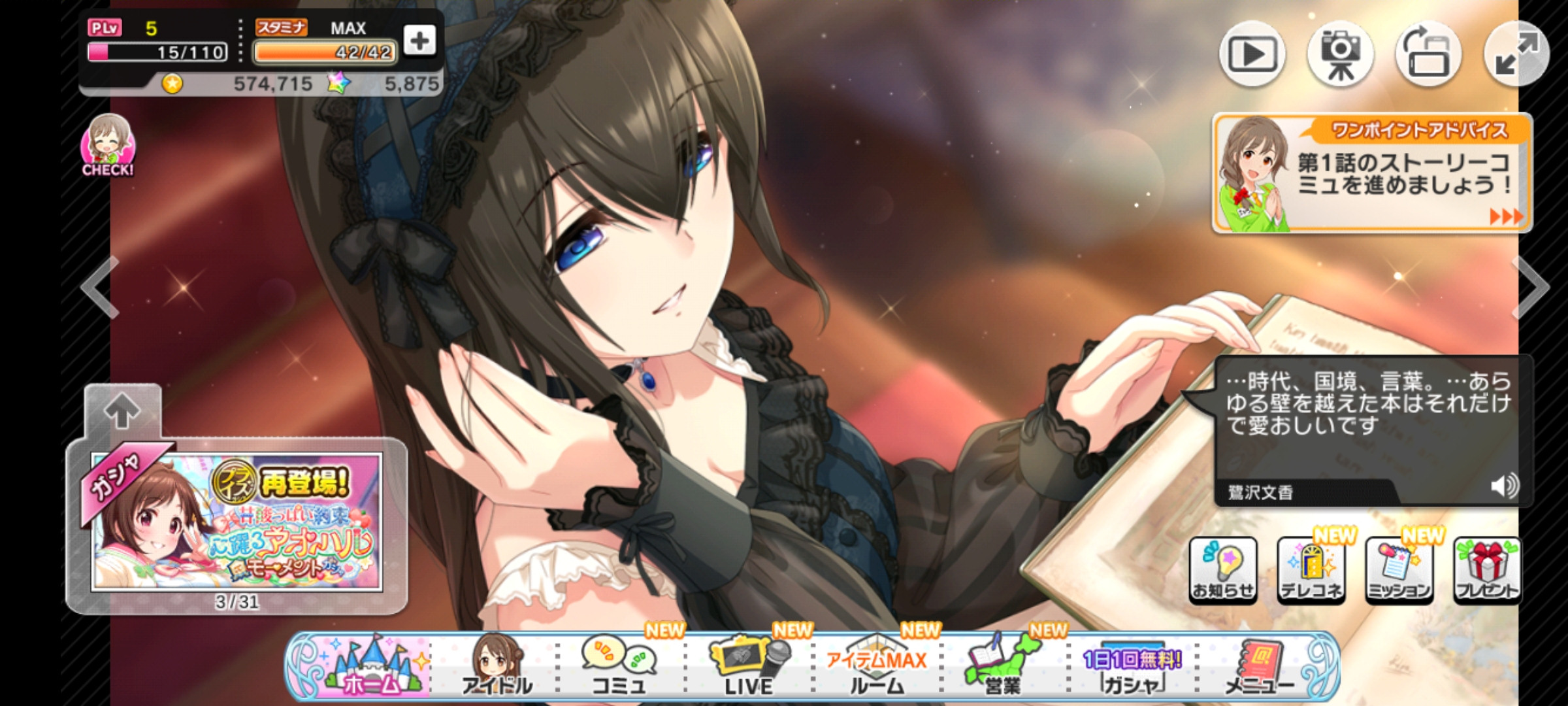Add stamina with the plus button

(419, 41)
